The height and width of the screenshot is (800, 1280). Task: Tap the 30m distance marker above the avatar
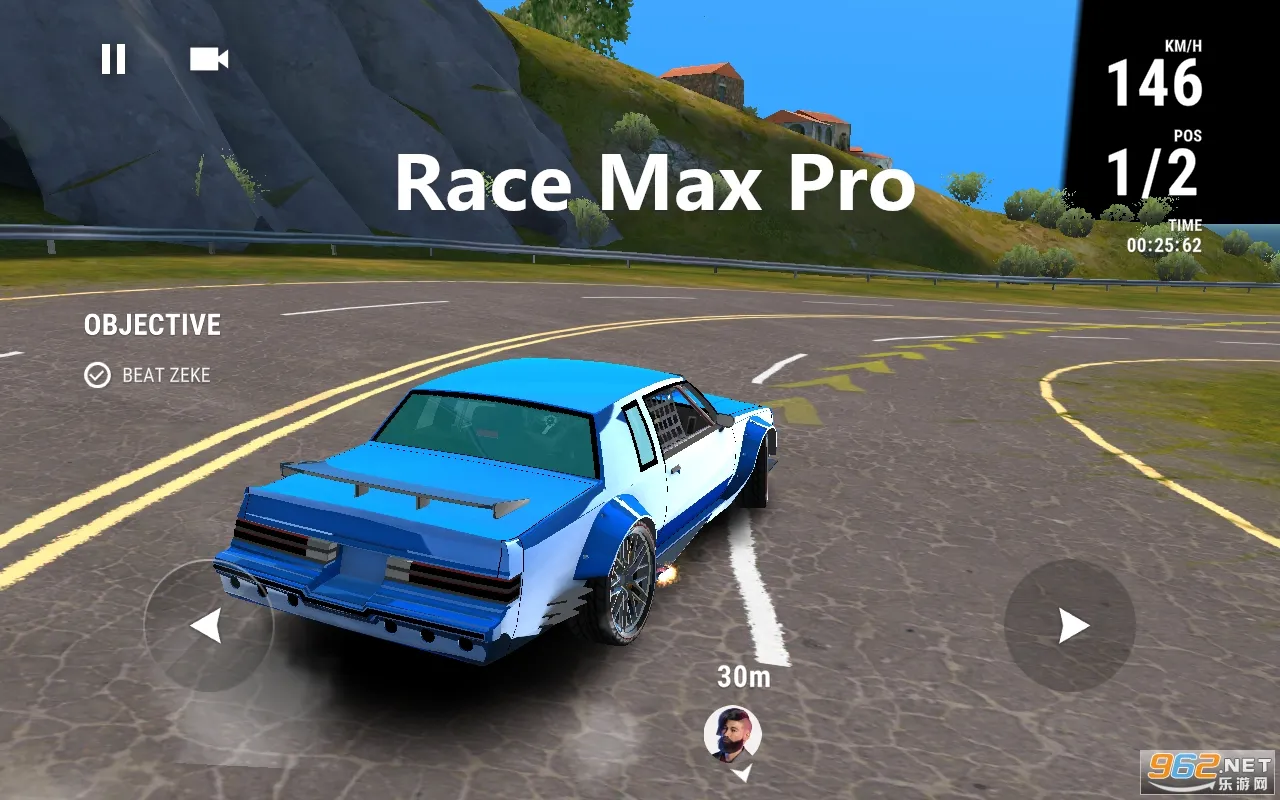pyautogui.click(x=741, y=677)
